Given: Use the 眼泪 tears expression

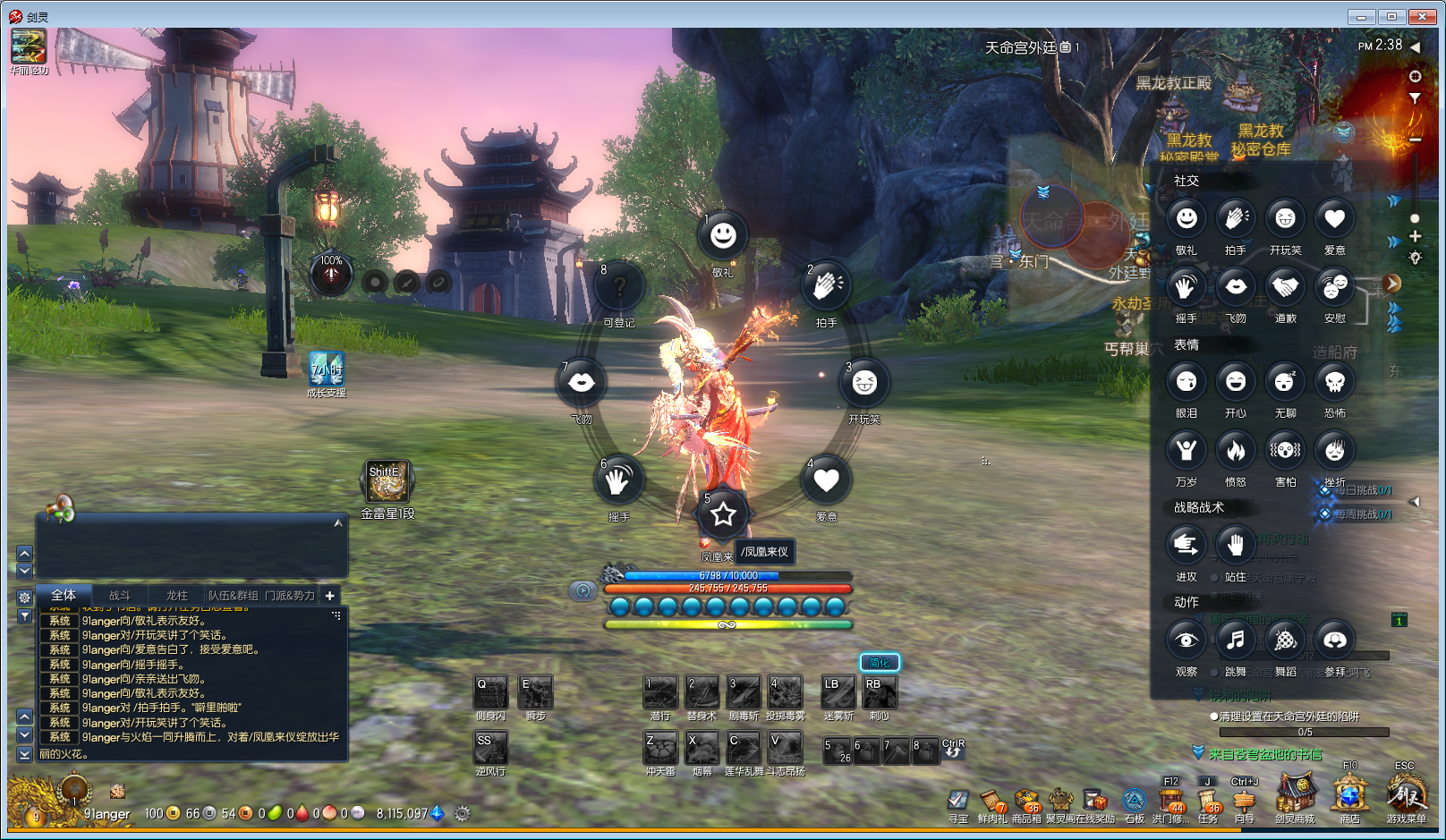Looking at the screenshot, I should [x=1187, y=382].
